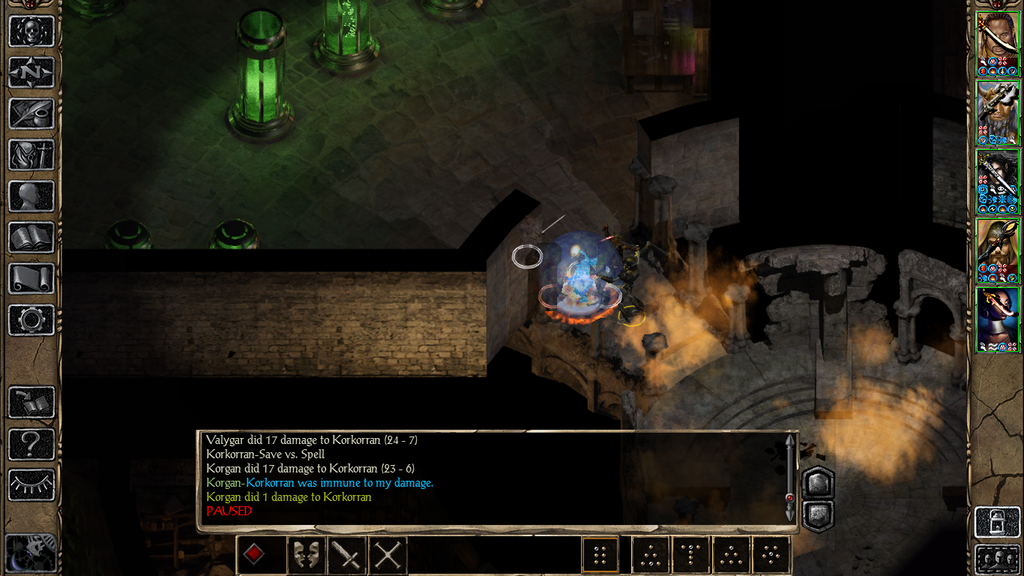Open the inventory screen

(x=31, y=155)
